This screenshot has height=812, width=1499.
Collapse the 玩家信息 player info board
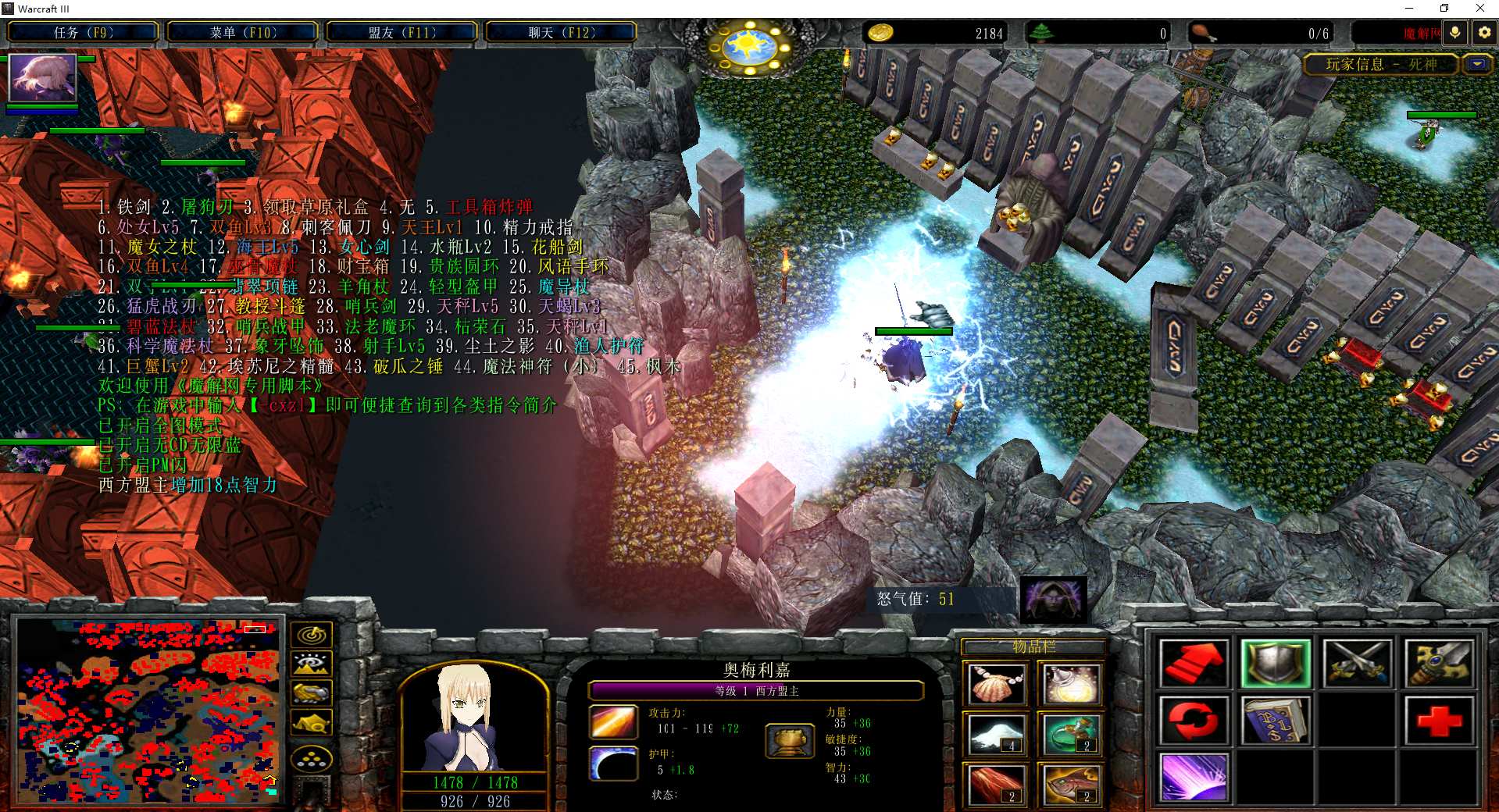(1477, 65)
